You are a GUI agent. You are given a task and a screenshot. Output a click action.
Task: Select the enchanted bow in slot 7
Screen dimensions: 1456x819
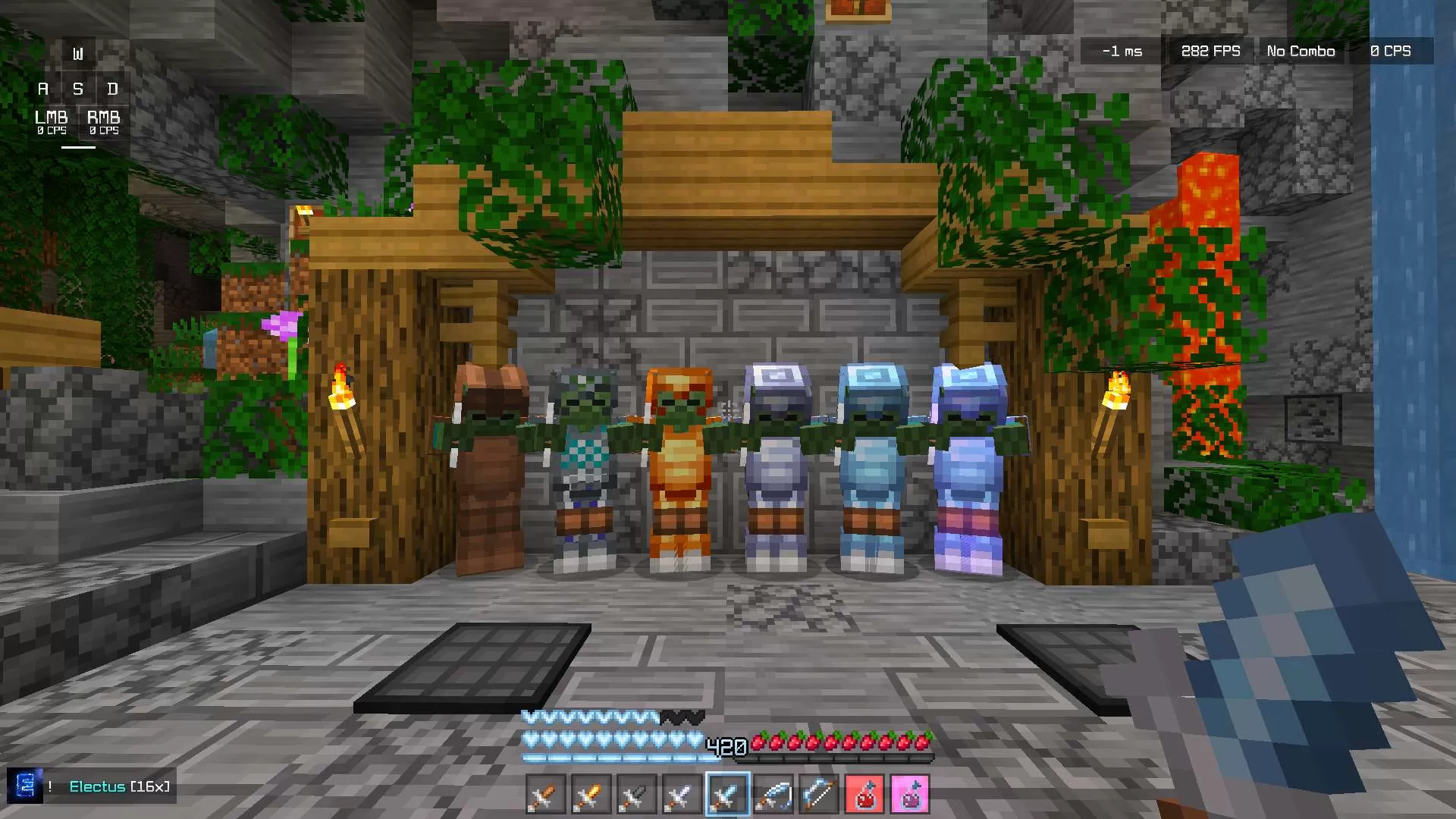(819, 794)
